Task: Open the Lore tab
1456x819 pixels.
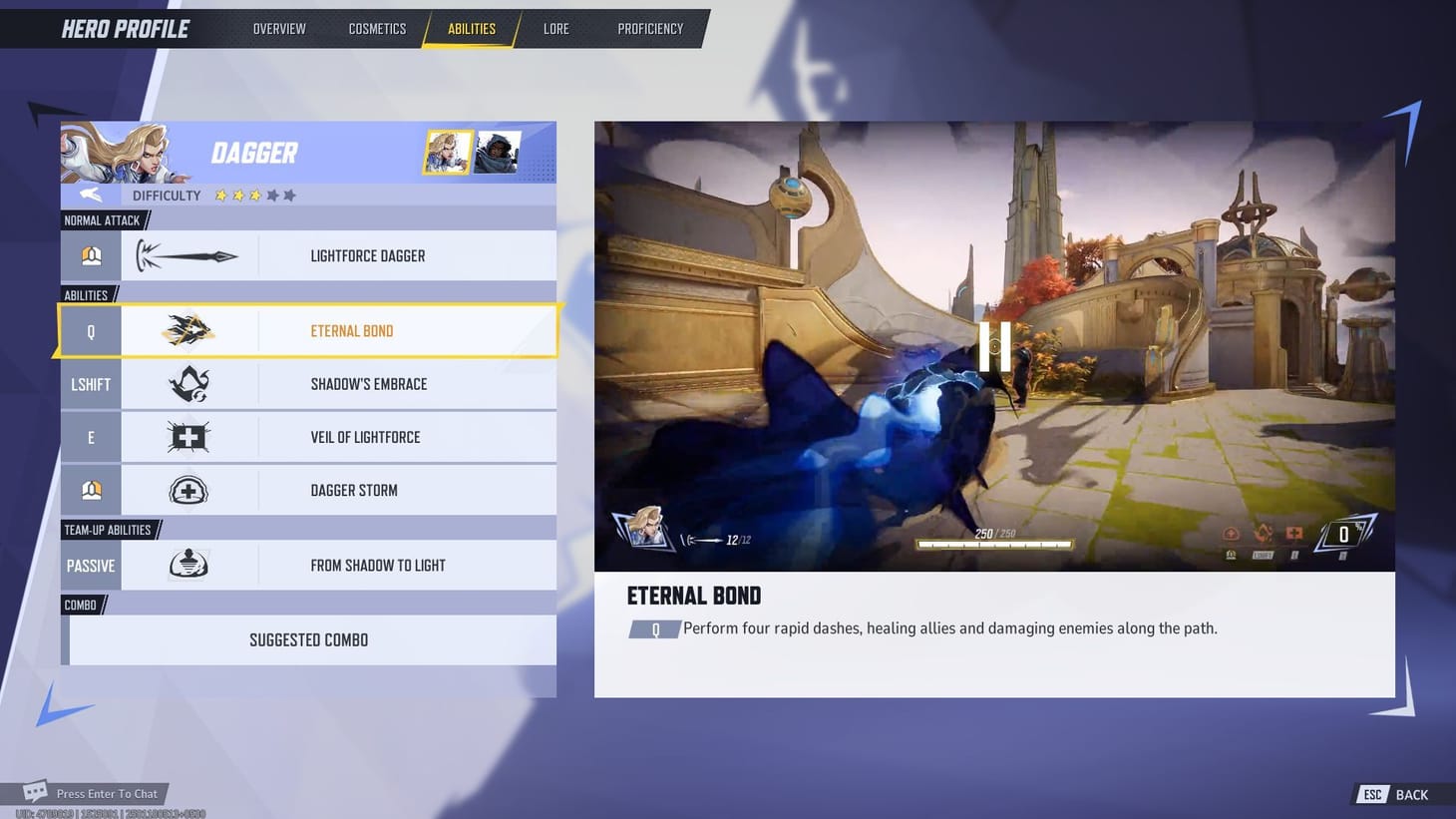Action: click(x=554, y=28)
